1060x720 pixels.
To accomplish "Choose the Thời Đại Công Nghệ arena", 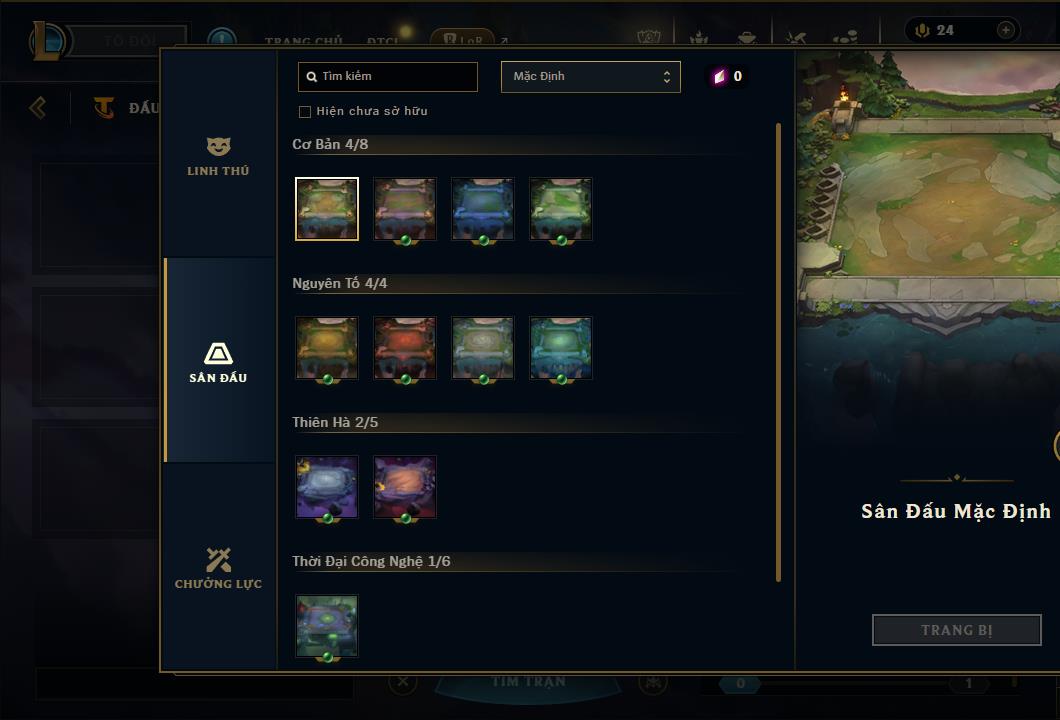I will click(327, 626).
